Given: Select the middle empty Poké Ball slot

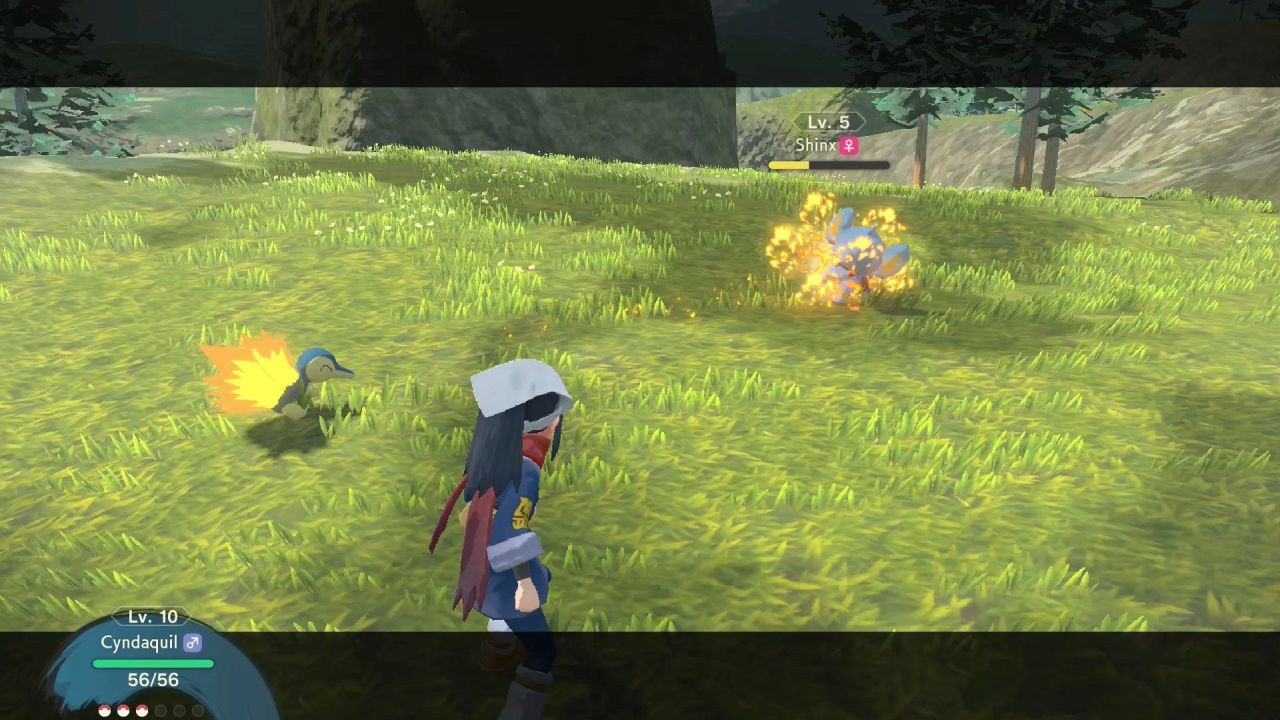Looking at the screenshot, I should [x=179, y=710].
